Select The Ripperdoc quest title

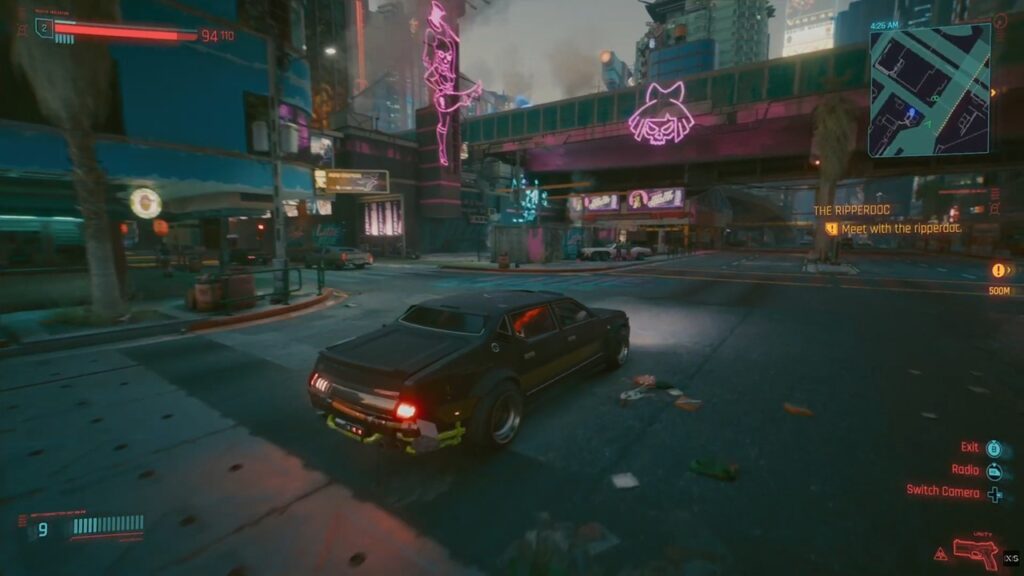point(850,210)
